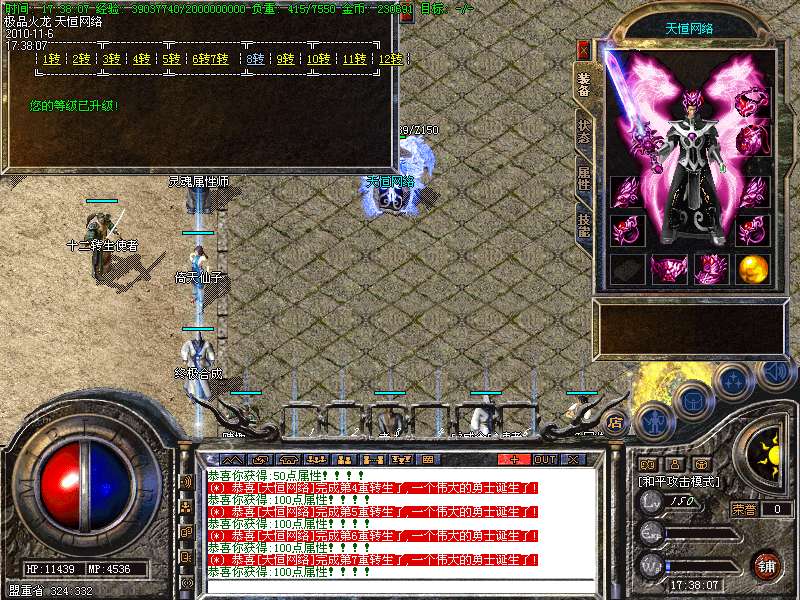Toggle the speaker sound button
The height and width of the screenshot is (600, 800).
[x=775, y=372]
